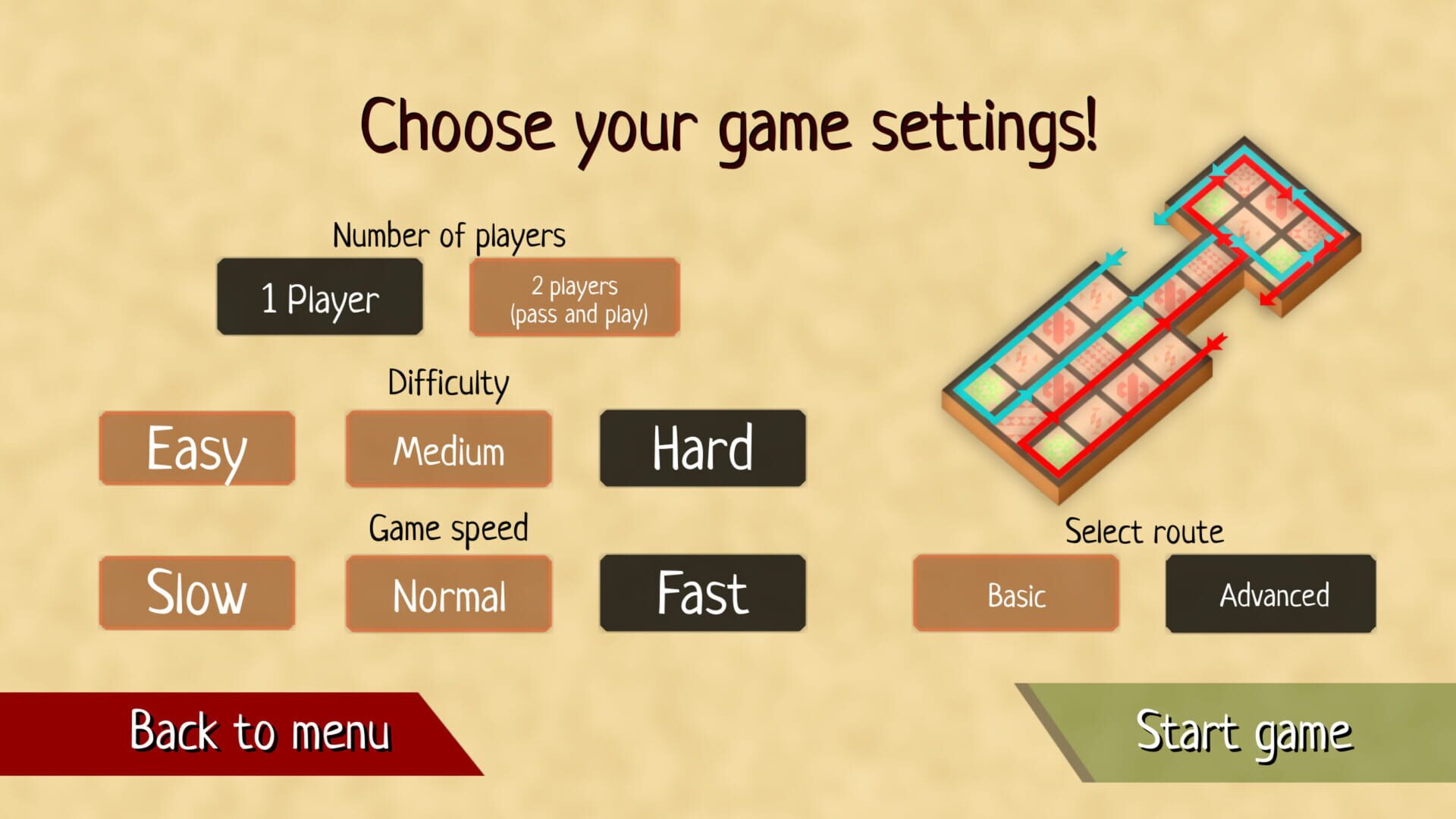Screen dimensions: 1456x819
Task: Choose 2 players pass and play
Action: point(574,297)
